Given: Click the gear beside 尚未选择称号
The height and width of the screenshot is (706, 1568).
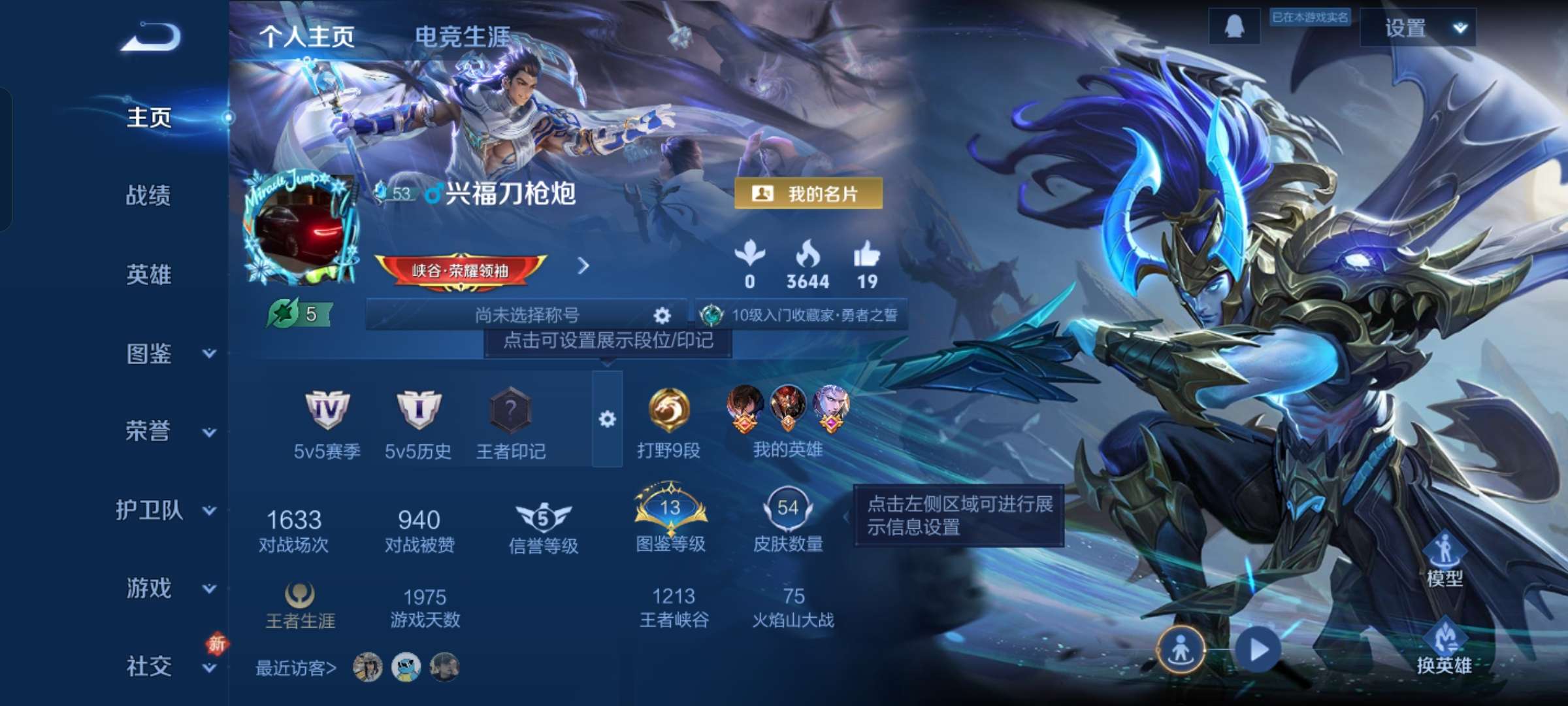Looking at the screenshot, I should point(662,315).
